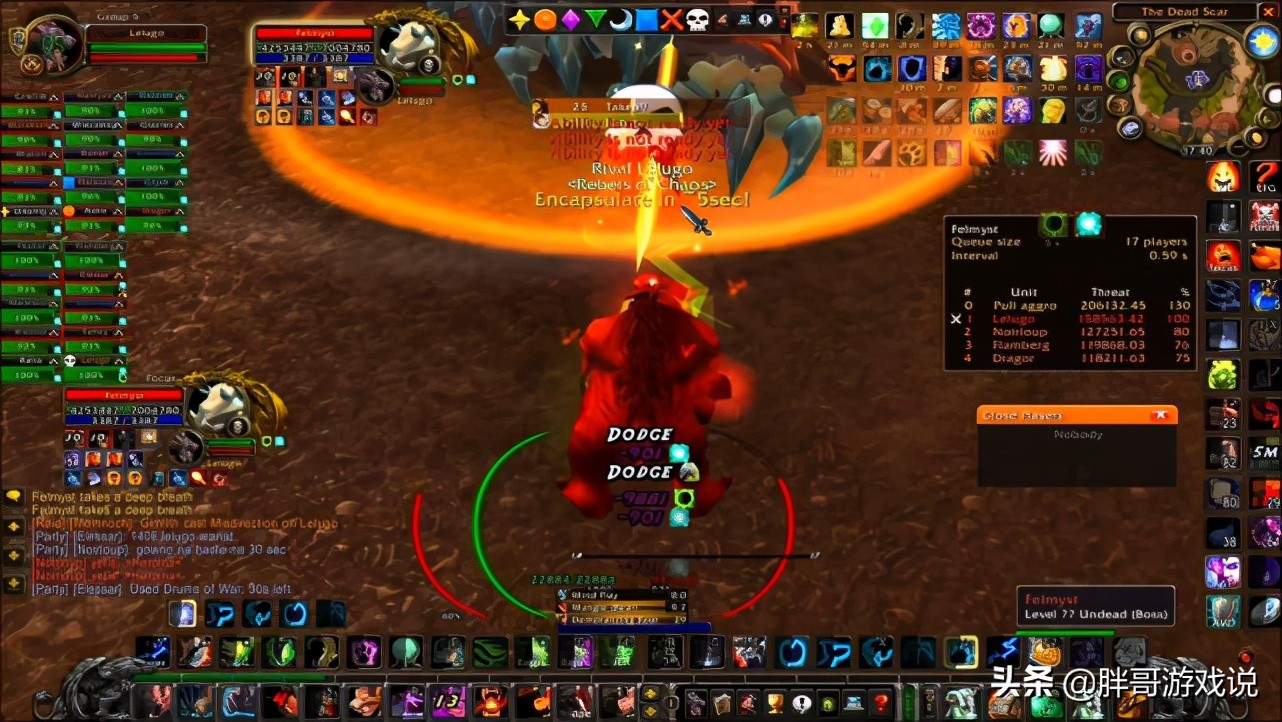Pick the purple diamond raid marker
The image size is (1282, 722).
(x=570, y=19)
